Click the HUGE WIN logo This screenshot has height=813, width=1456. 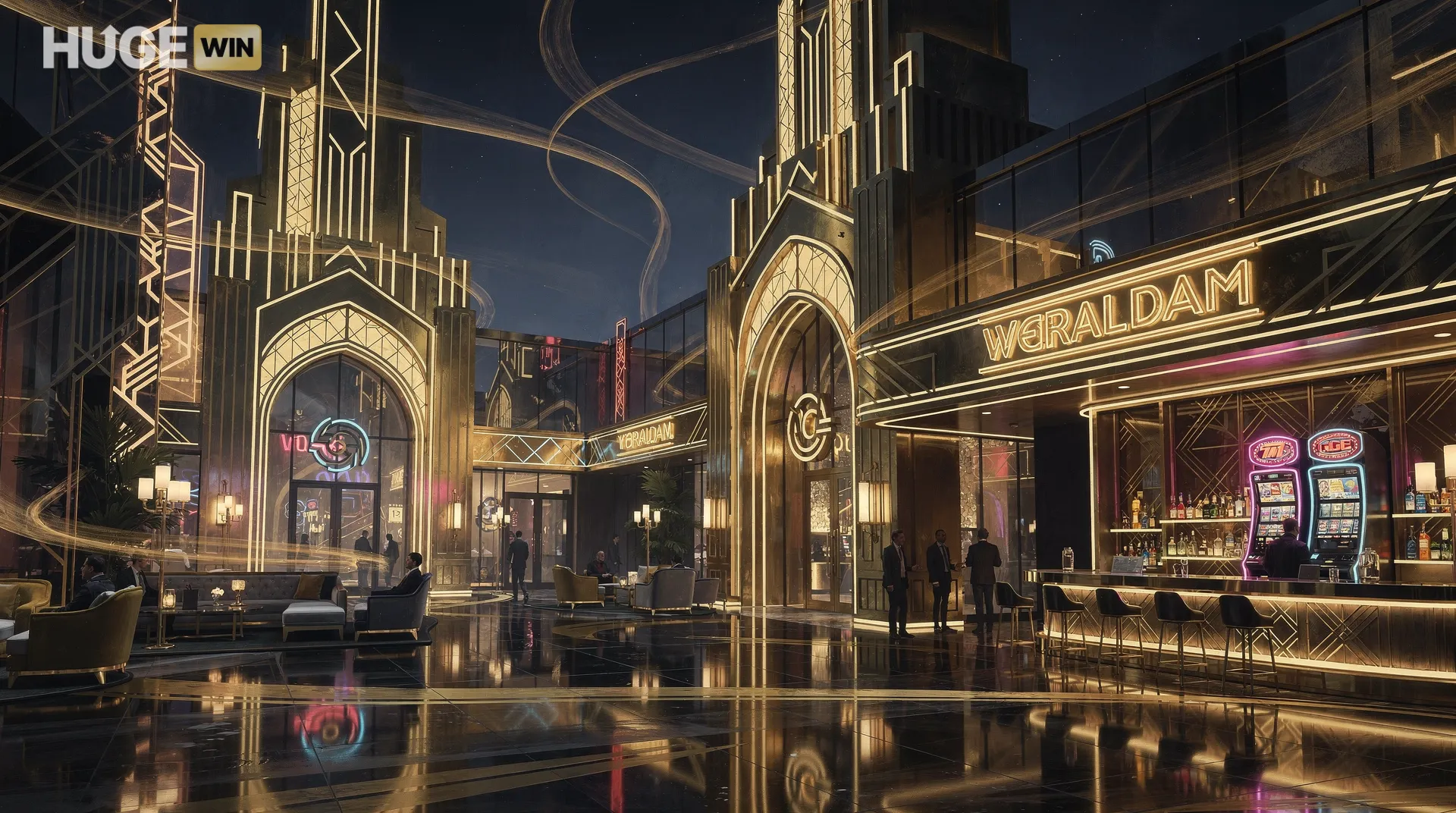[x=152, y=47]
